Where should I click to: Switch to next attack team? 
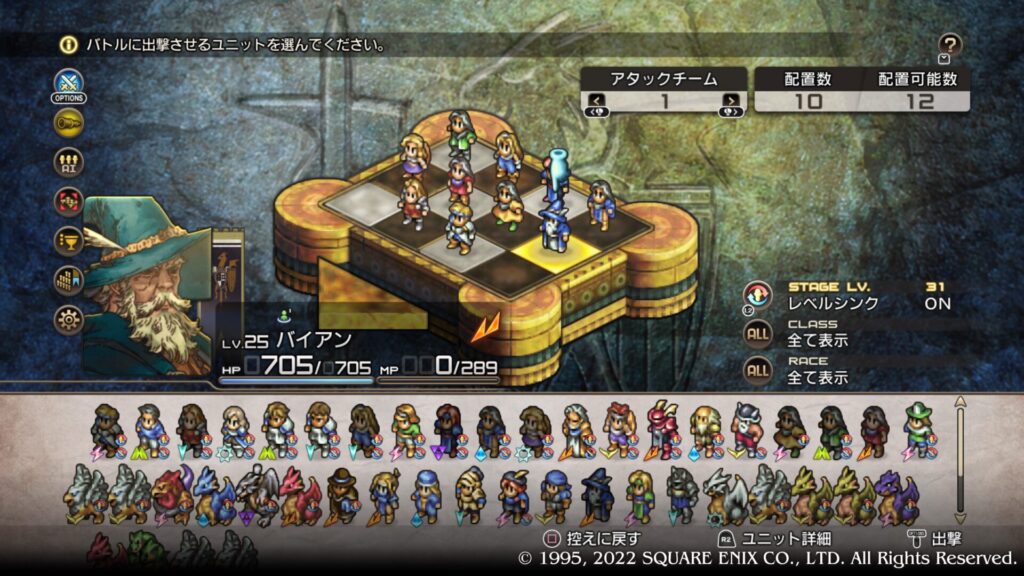tap(732, 100)
